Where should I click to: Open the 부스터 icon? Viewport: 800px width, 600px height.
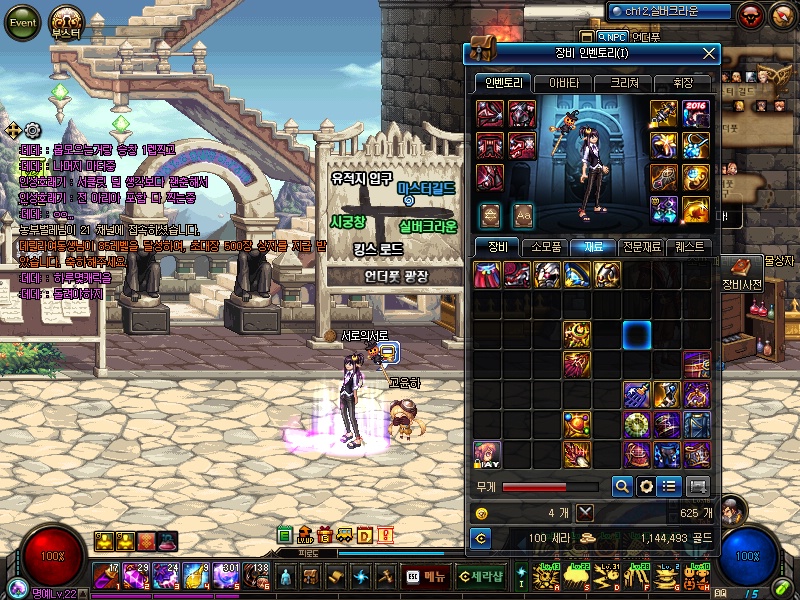[x=68, y=22]
